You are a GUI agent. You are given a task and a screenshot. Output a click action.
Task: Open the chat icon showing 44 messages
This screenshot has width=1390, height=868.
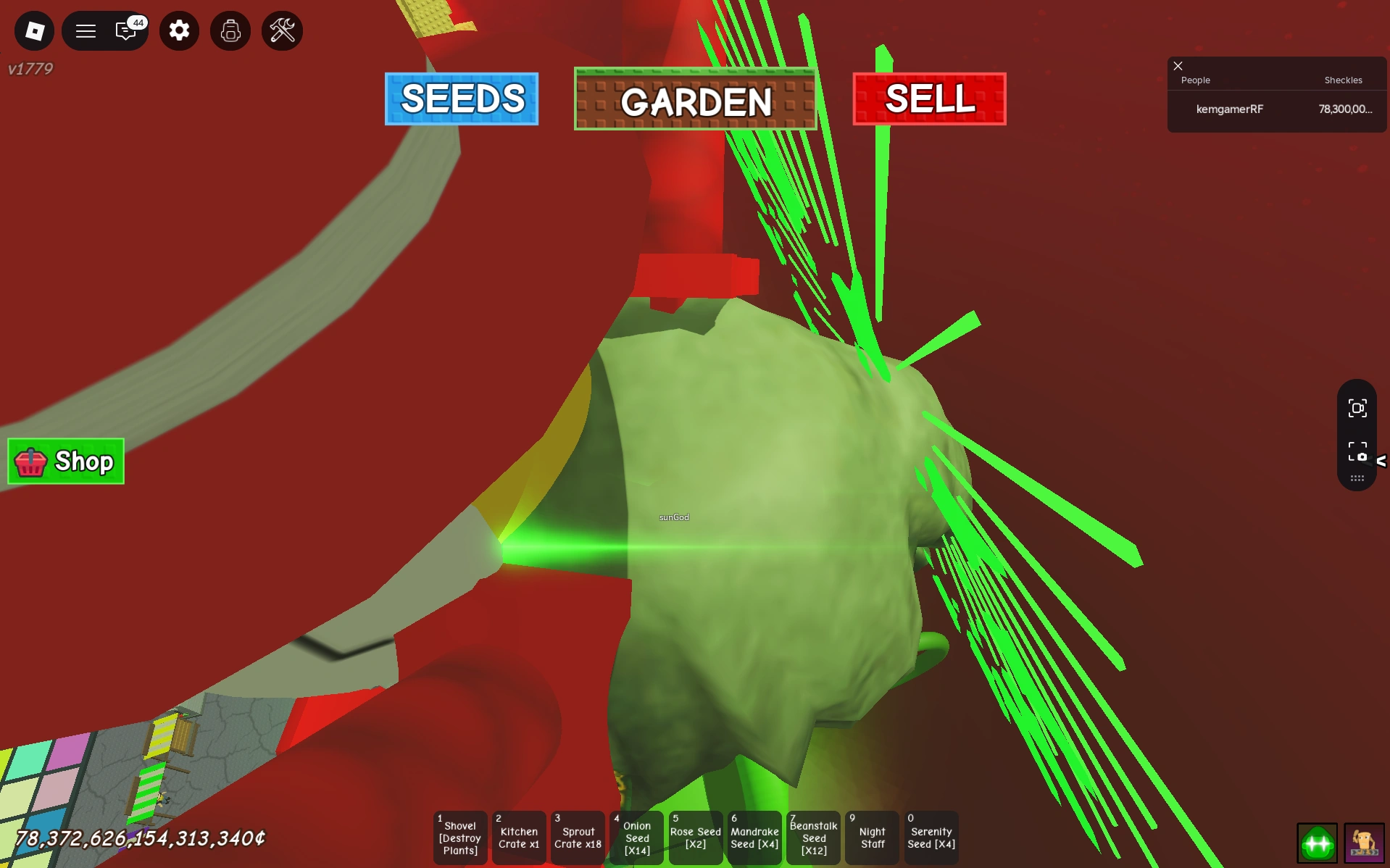click(x=125, y=30)
